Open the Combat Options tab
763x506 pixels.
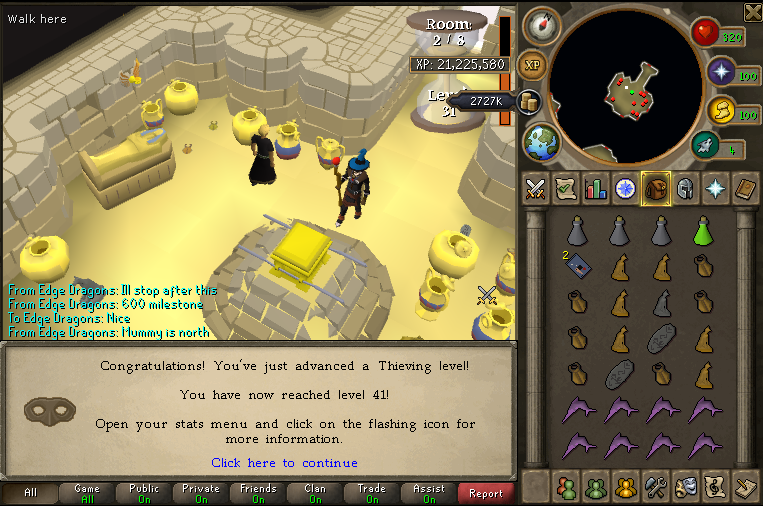pos(535,188)
